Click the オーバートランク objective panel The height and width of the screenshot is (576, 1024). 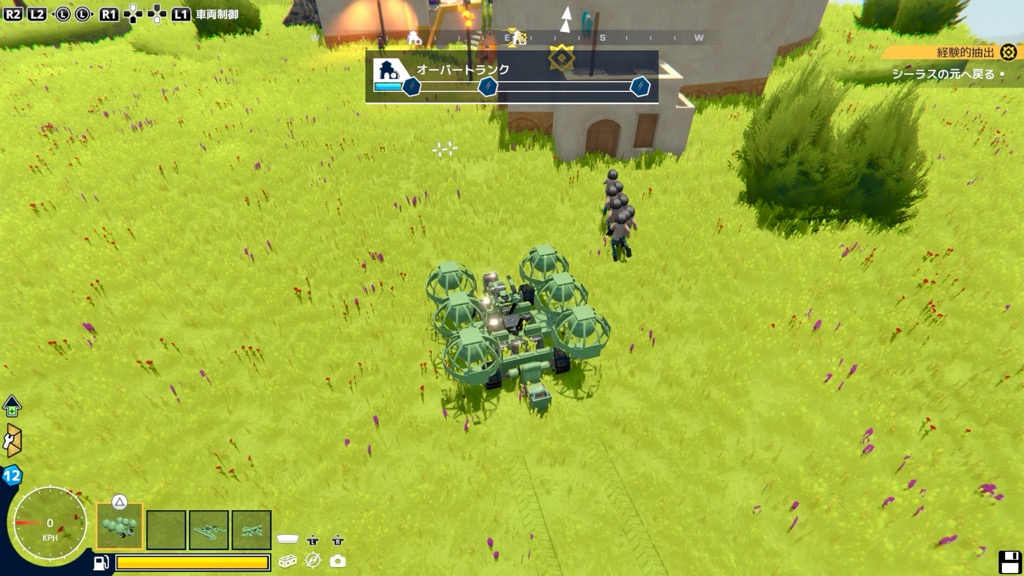point(511,77)
